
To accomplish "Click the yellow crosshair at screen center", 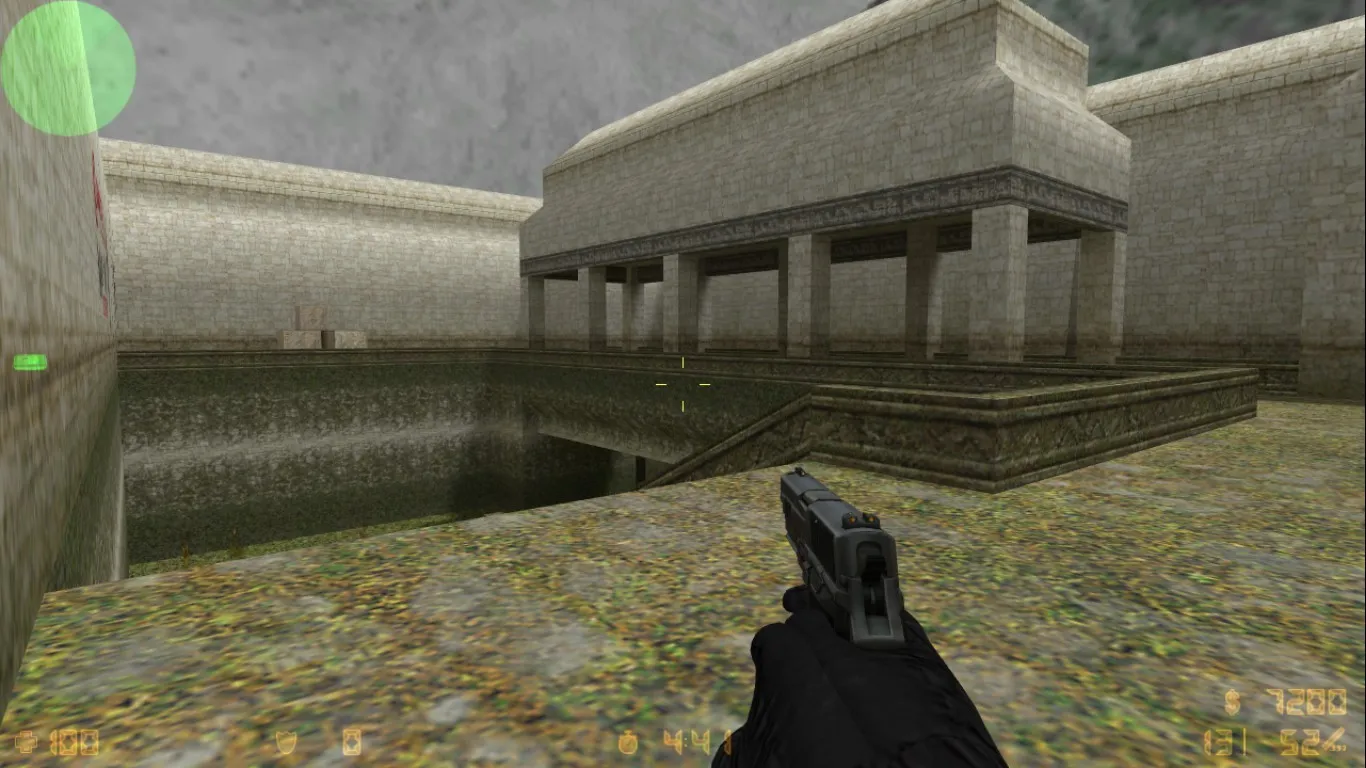I will [x=683, y=385].
